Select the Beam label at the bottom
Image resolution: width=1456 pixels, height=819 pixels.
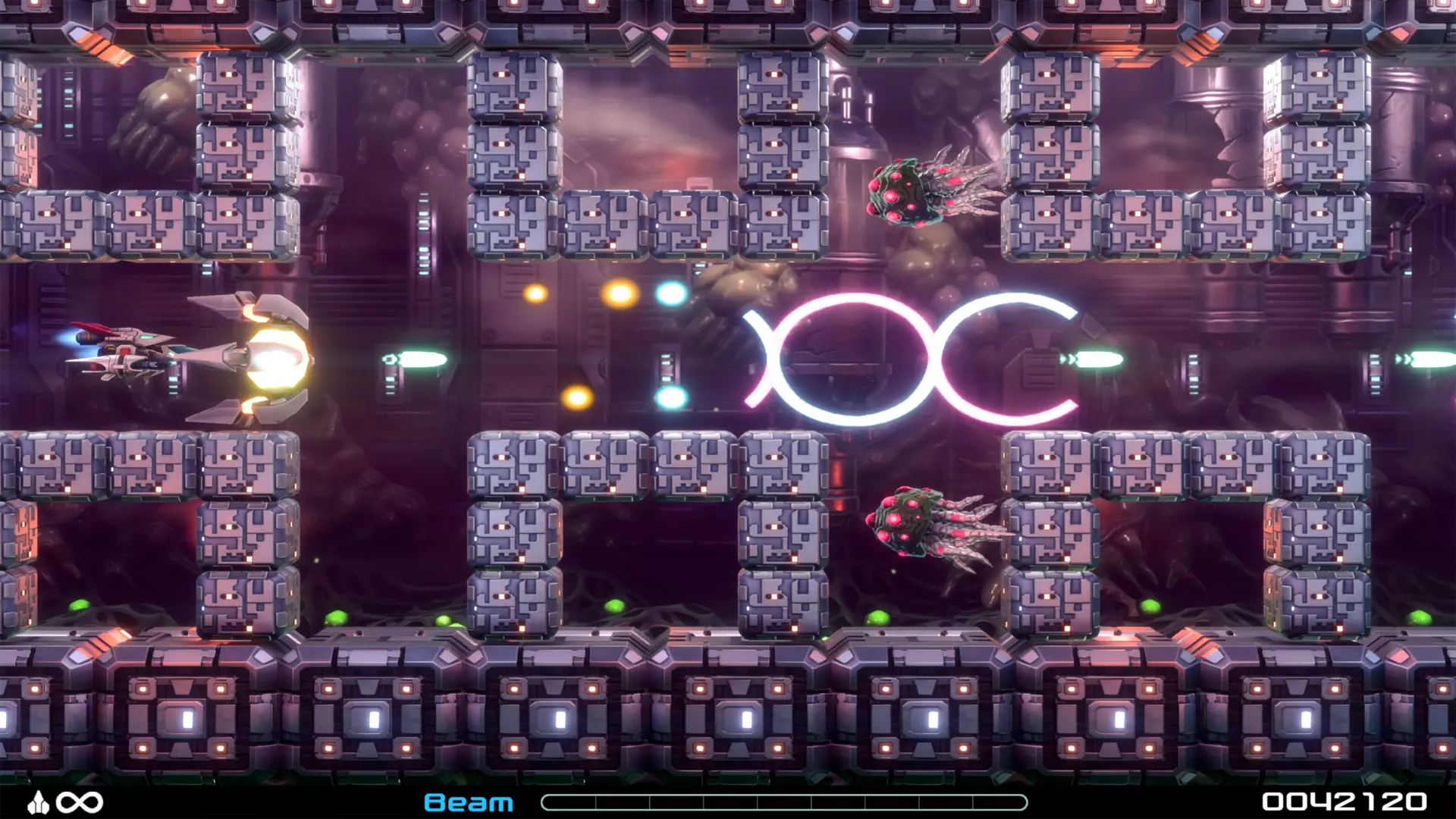pyautogui.click(x=468, y=802)
